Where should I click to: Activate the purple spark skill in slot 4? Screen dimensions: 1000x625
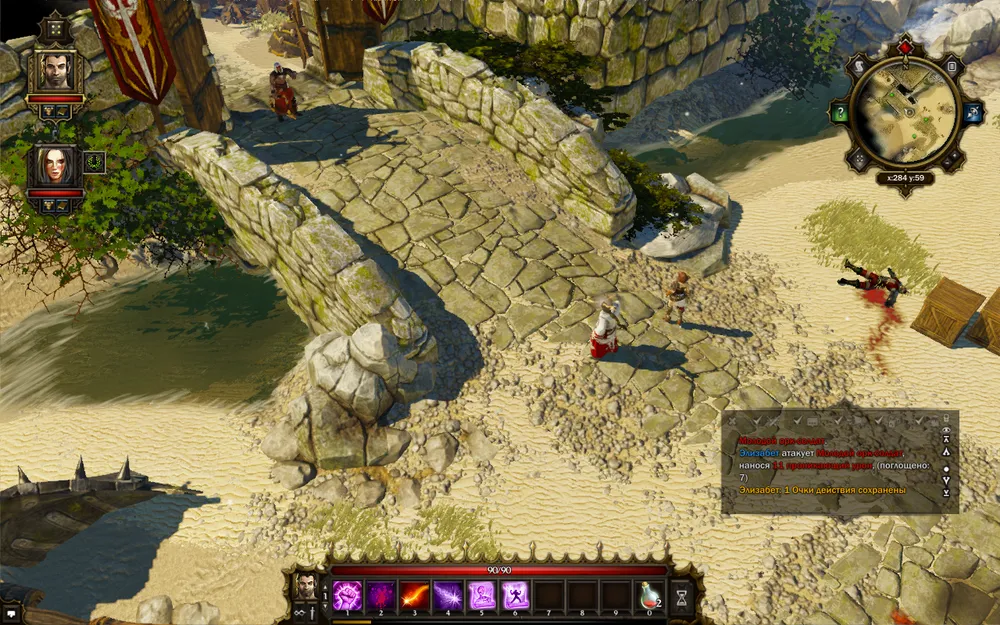[x=448, y=594]
